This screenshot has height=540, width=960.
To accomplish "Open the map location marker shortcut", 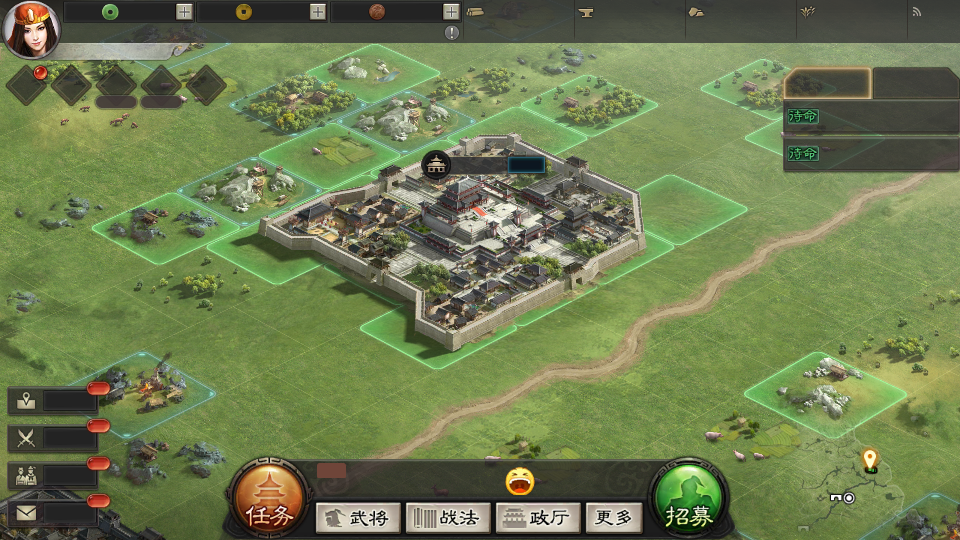I will coord(27,401).
